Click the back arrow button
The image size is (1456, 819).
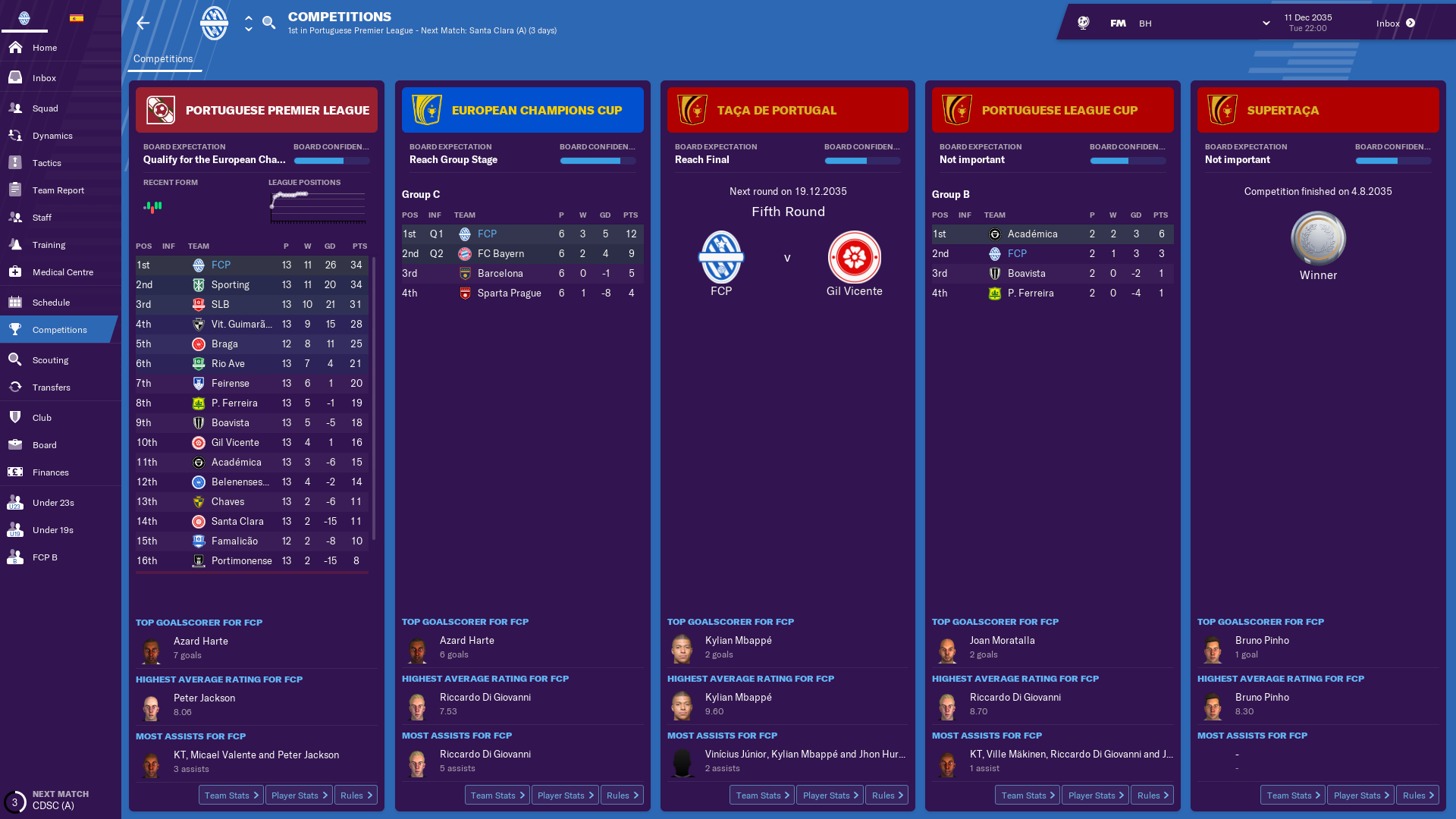143,24
